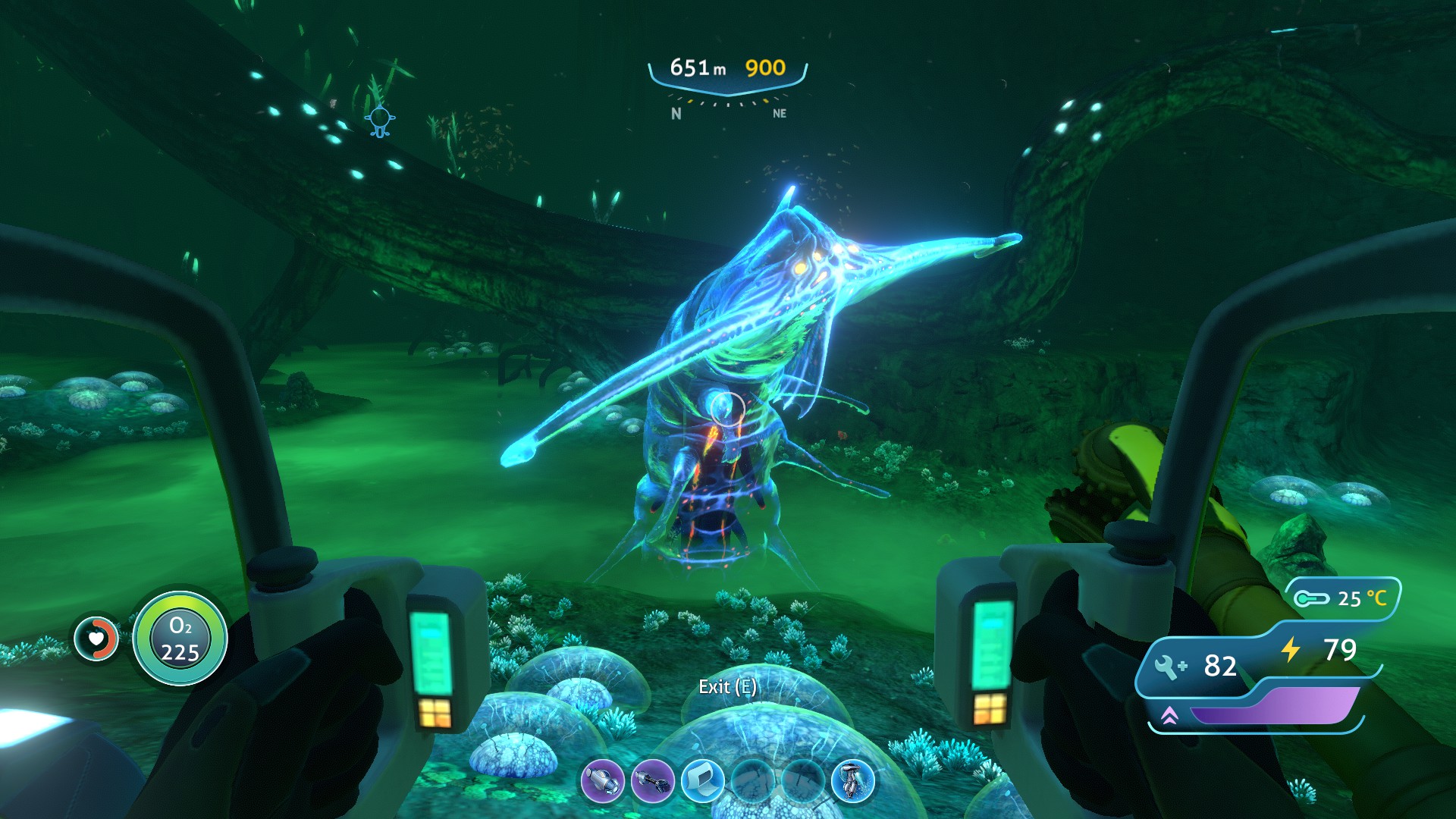Click the lightning energy icon

click(1292, 648)
